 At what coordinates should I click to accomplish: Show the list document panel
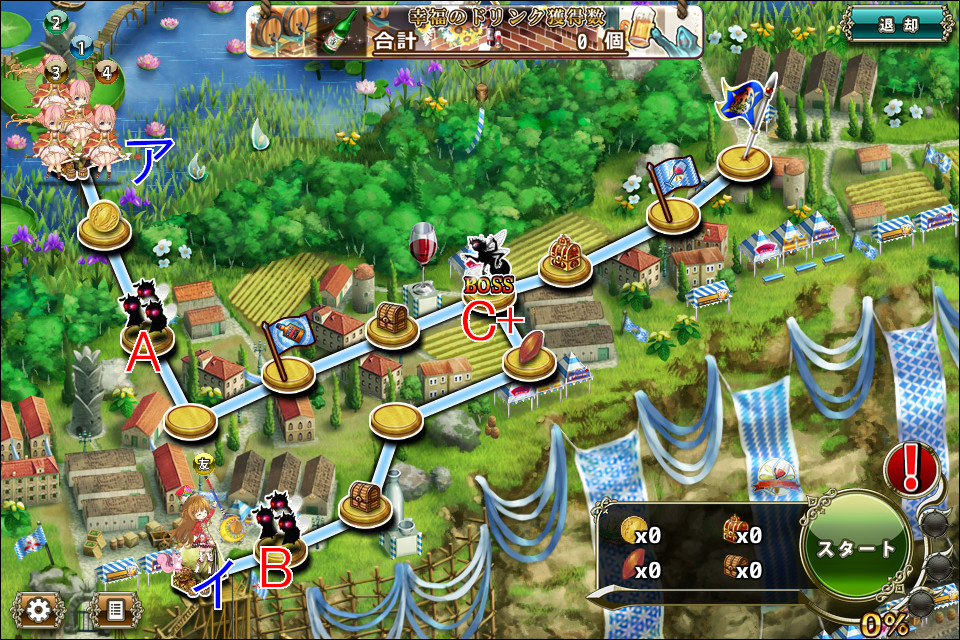coord(113,609)
